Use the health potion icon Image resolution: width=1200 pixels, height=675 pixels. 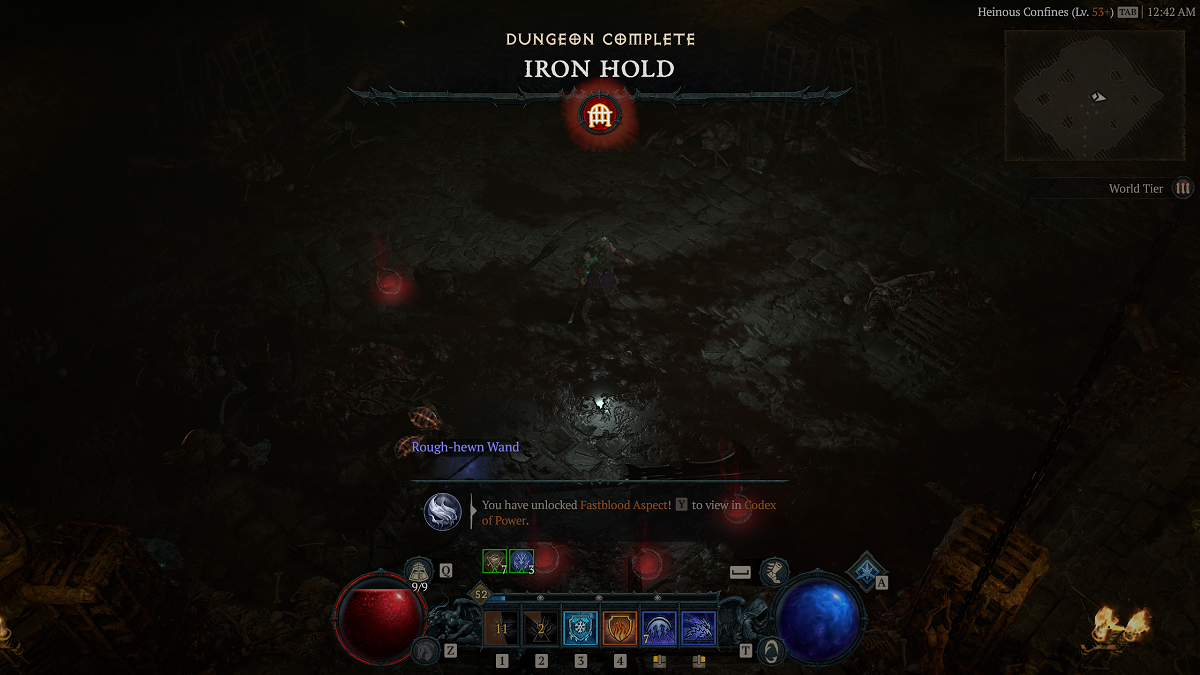click(x=419, y=571)
